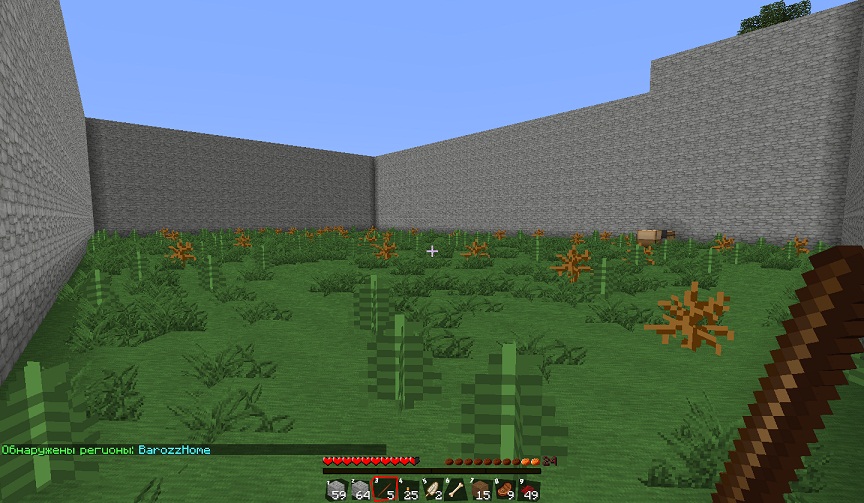
Task: Select the stone stack of 64
Action: point(360,490)
